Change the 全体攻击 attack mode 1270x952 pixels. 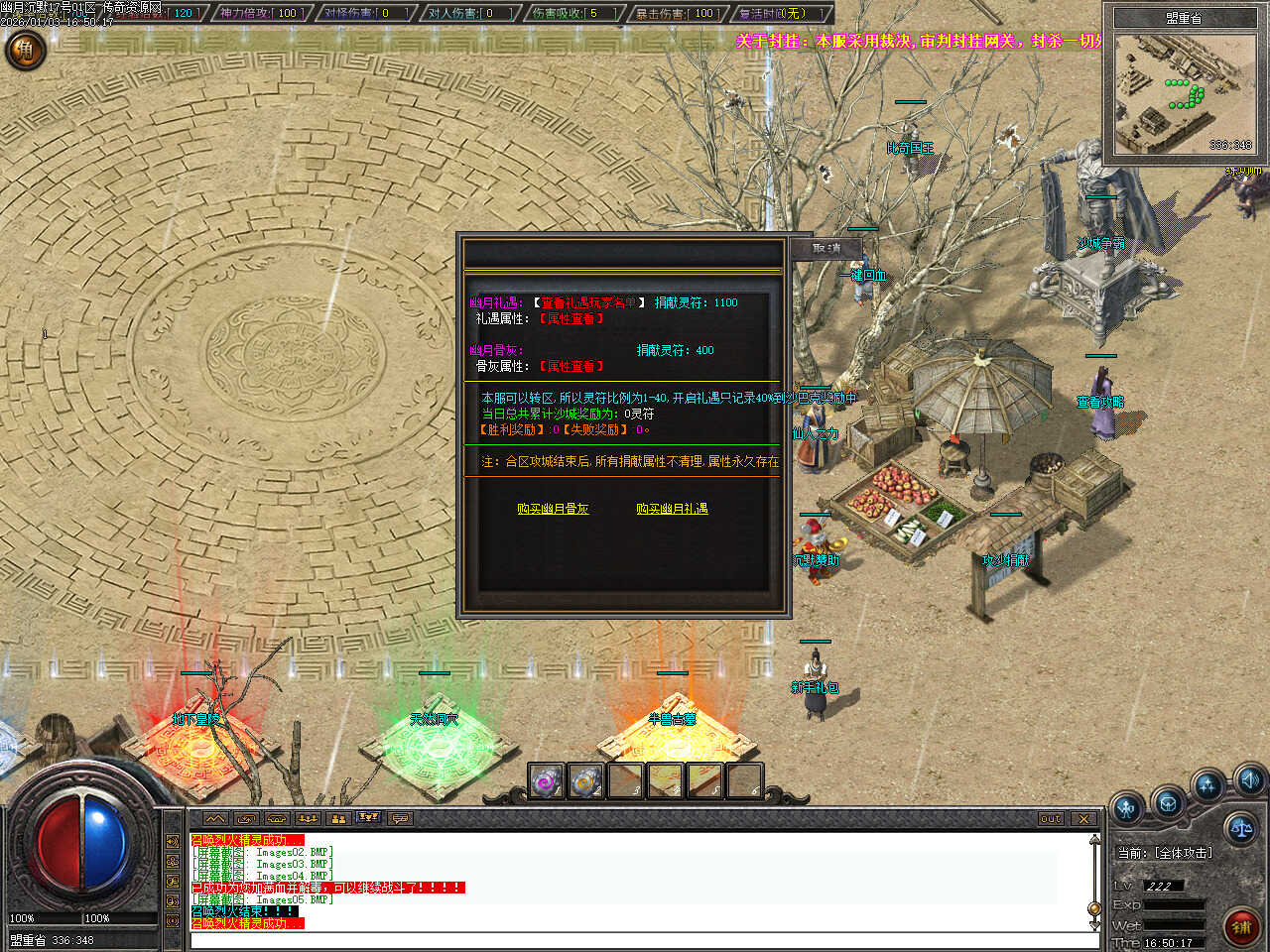click(1166, 853)
